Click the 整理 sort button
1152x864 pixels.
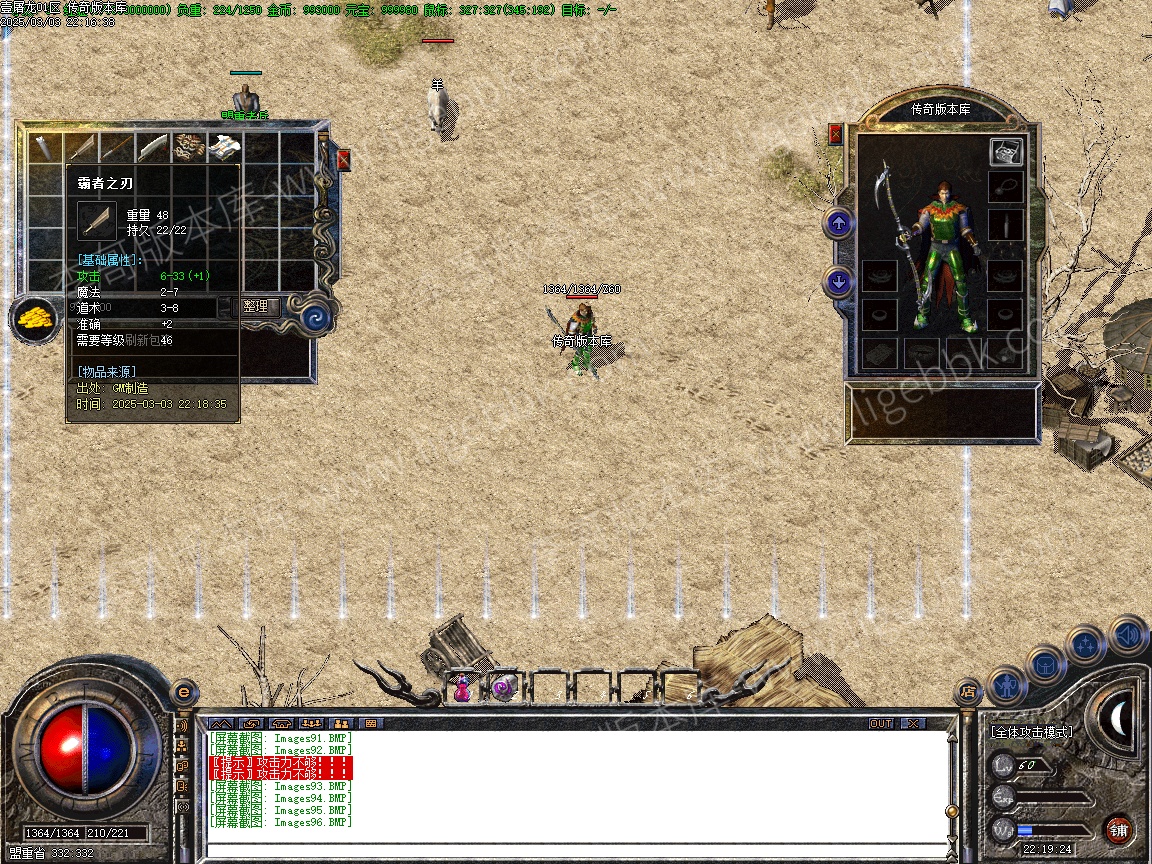tap(256, 307)
